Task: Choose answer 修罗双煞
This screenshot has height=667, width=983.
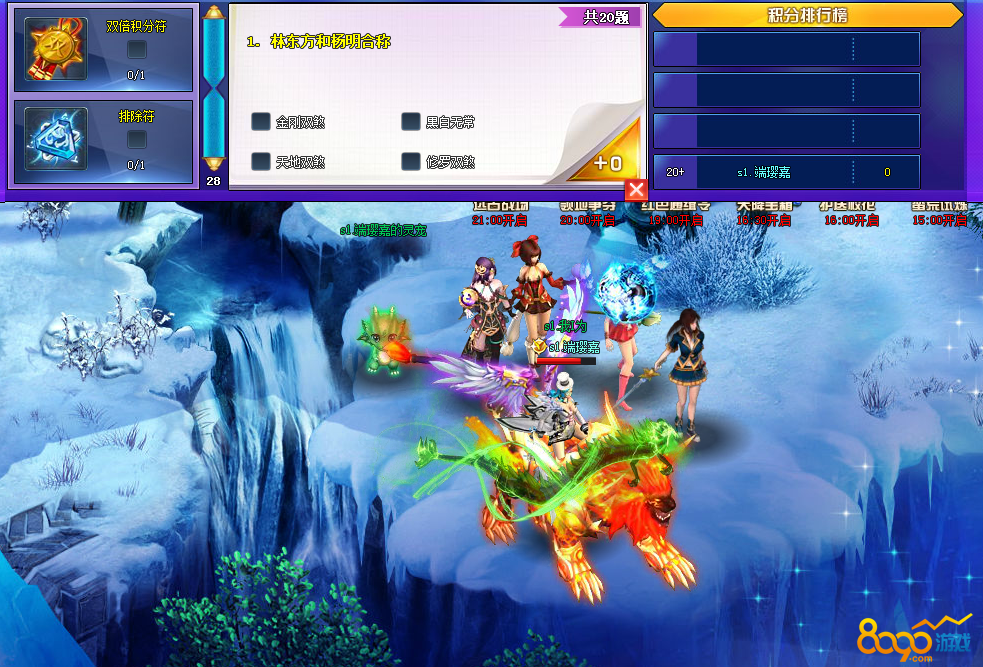Action: [x=410, y=161]
